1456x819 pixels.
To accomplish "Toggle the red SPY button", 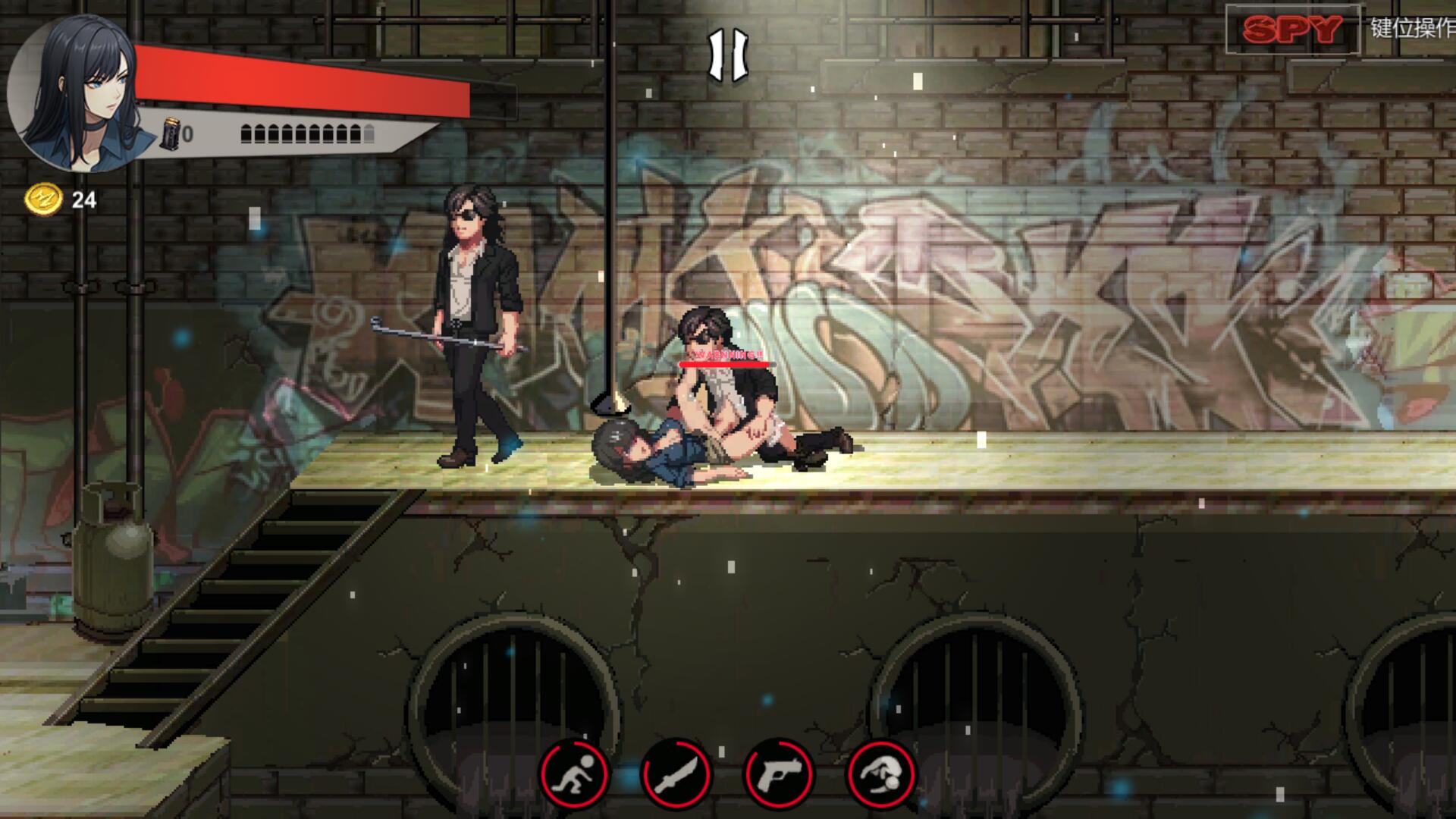I will [1292, 30].
